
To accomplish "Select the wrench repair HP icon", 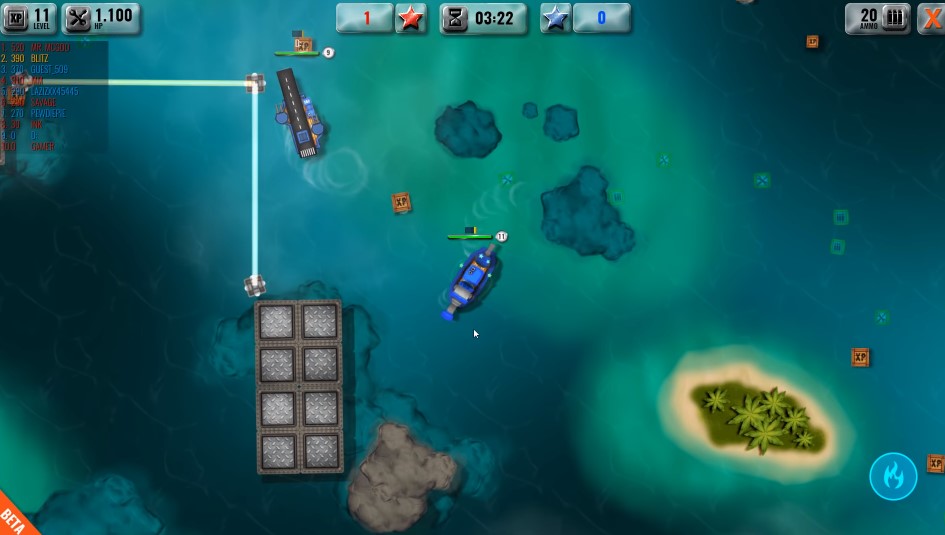I will [x=79, y=18].
